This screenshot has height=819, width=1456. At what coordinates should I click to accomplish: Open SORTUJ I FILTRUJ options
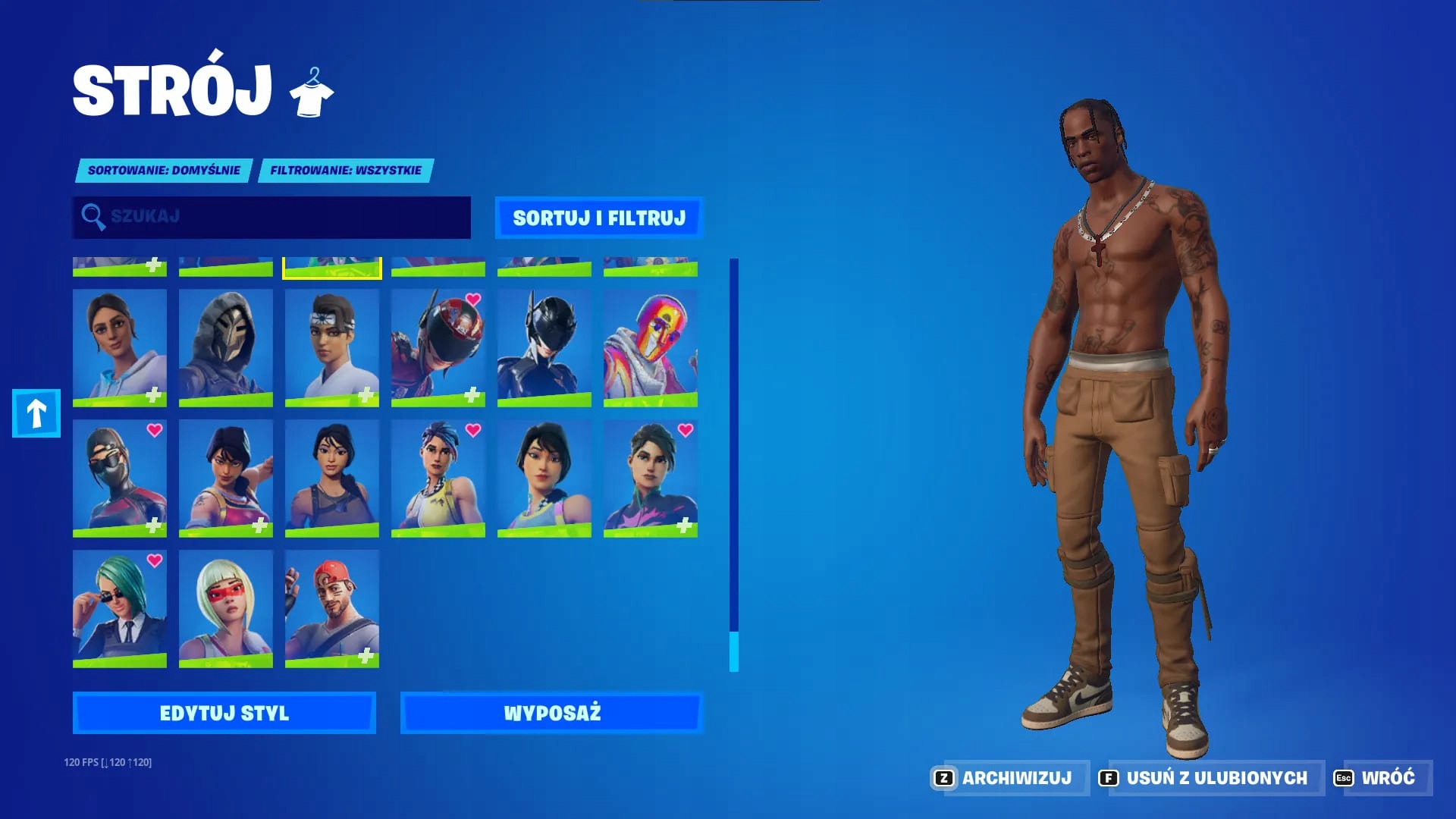[x=600, y=218]
